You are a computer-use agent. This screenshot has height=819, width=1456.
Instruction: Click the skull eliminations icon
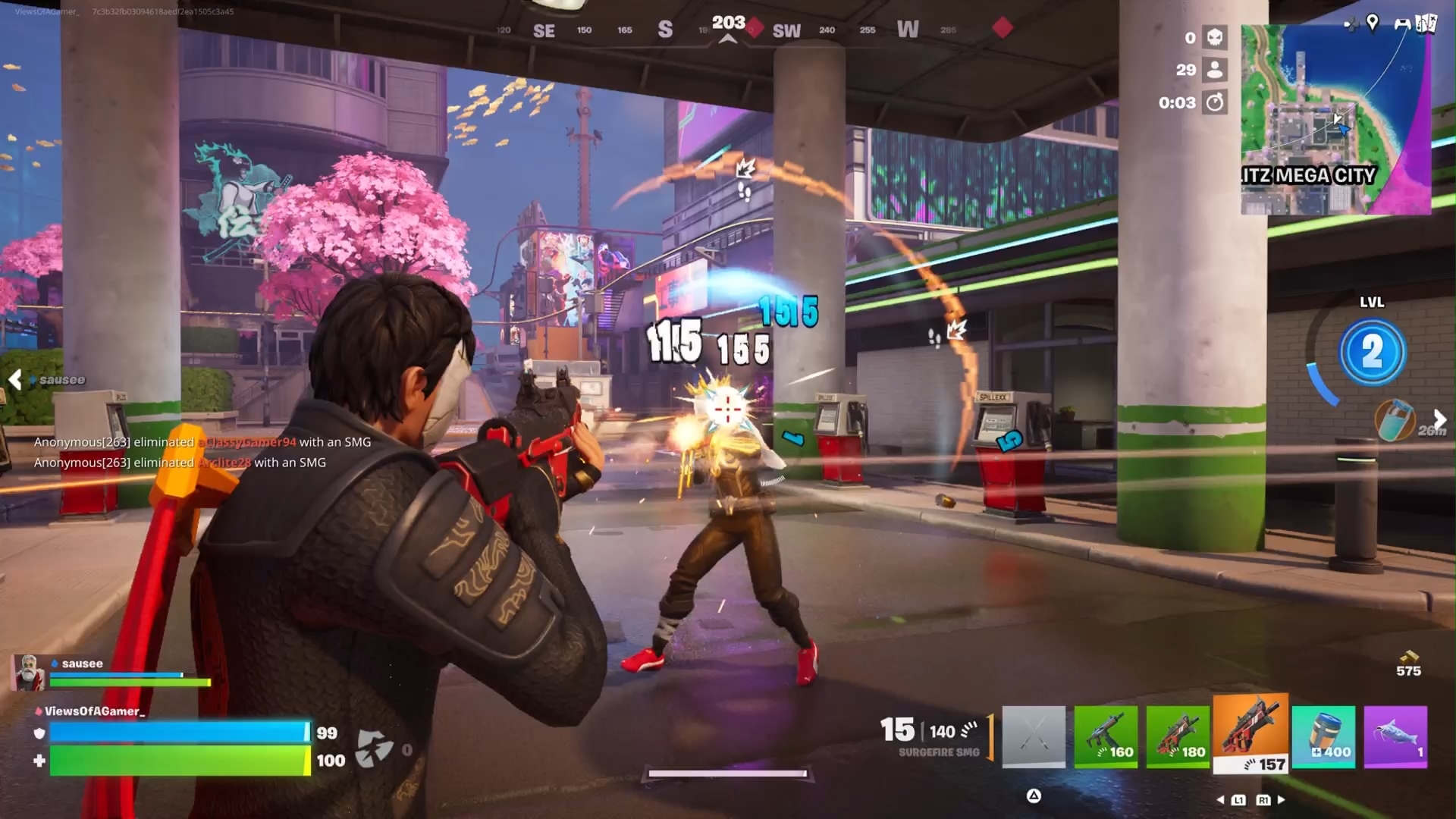pos(1215,37)
